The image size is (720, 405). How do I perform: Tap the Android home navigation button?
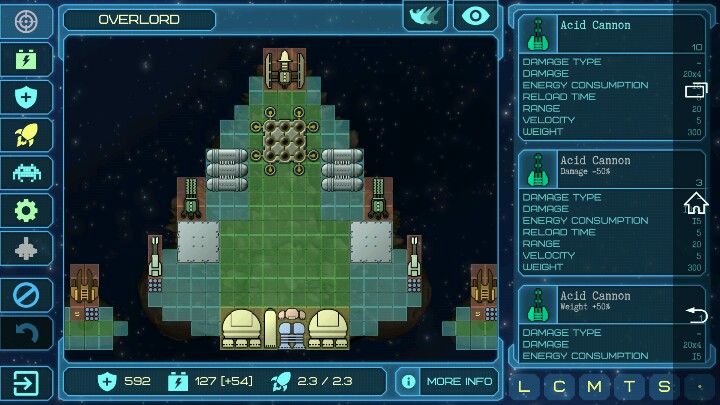[x=696, y=203]
